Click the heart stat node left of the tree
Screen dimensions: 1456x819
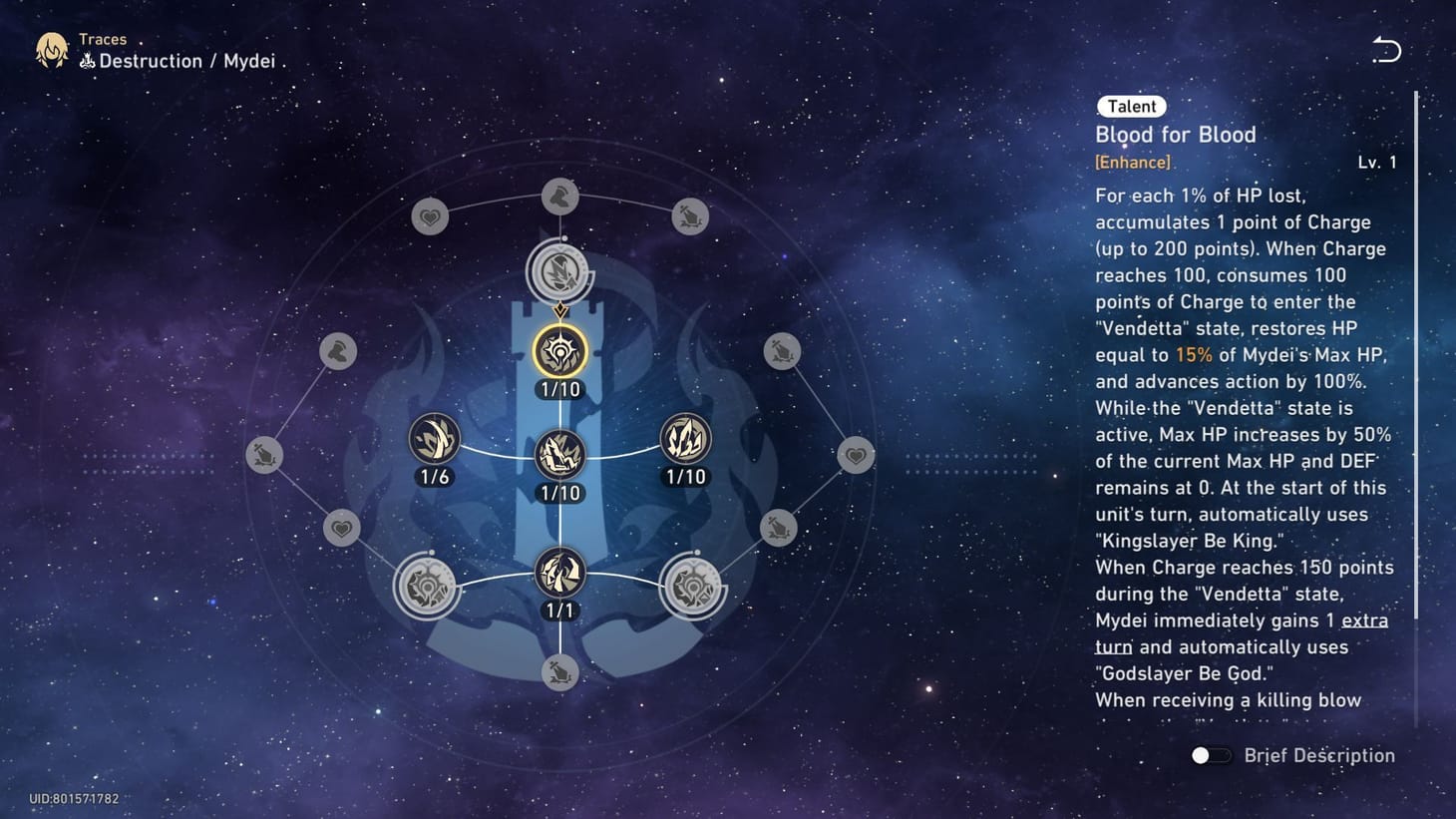342,530
